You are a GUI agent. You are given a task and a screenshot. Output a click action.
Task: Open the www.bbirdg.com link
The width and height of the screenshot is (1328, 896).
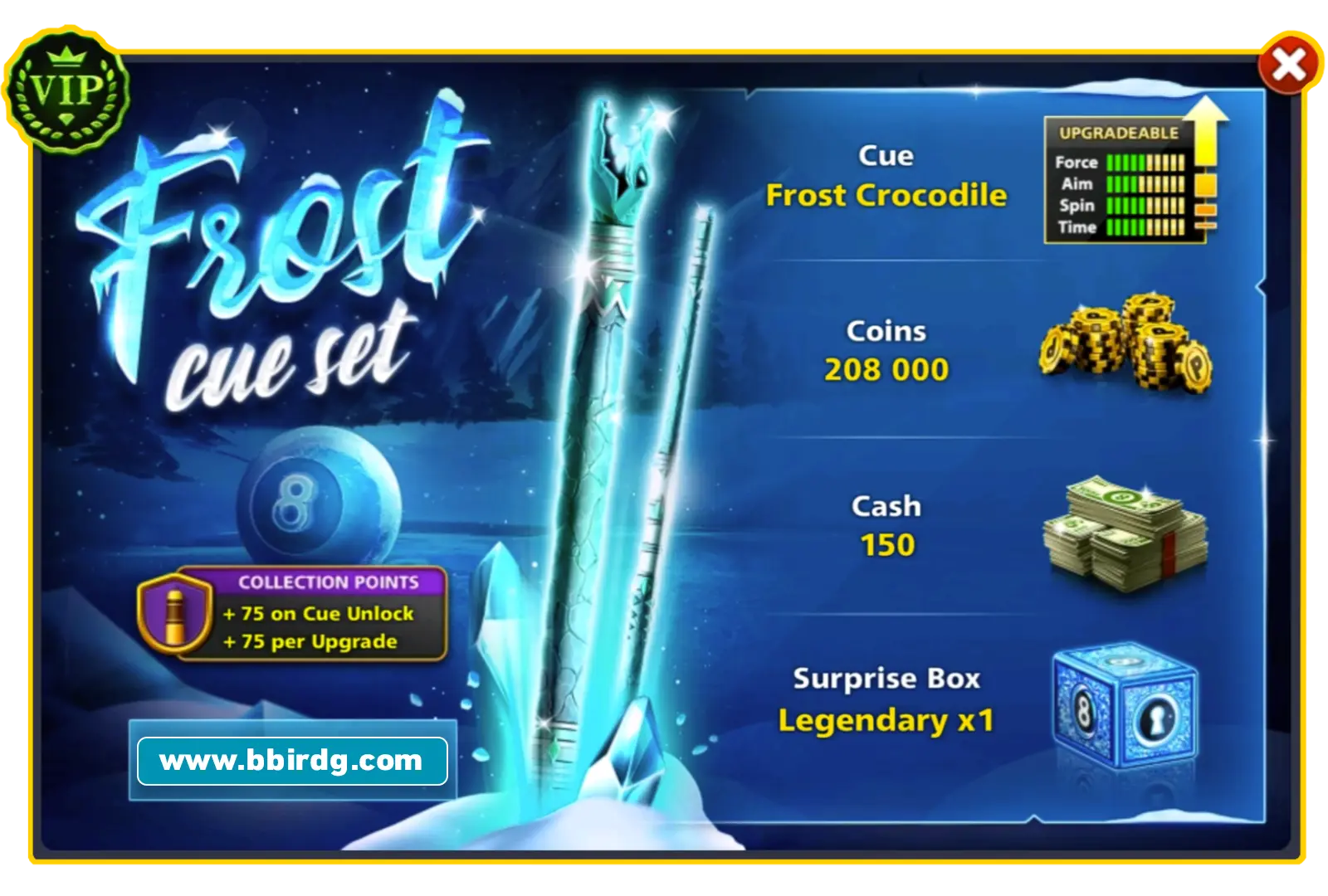[292, 759]
